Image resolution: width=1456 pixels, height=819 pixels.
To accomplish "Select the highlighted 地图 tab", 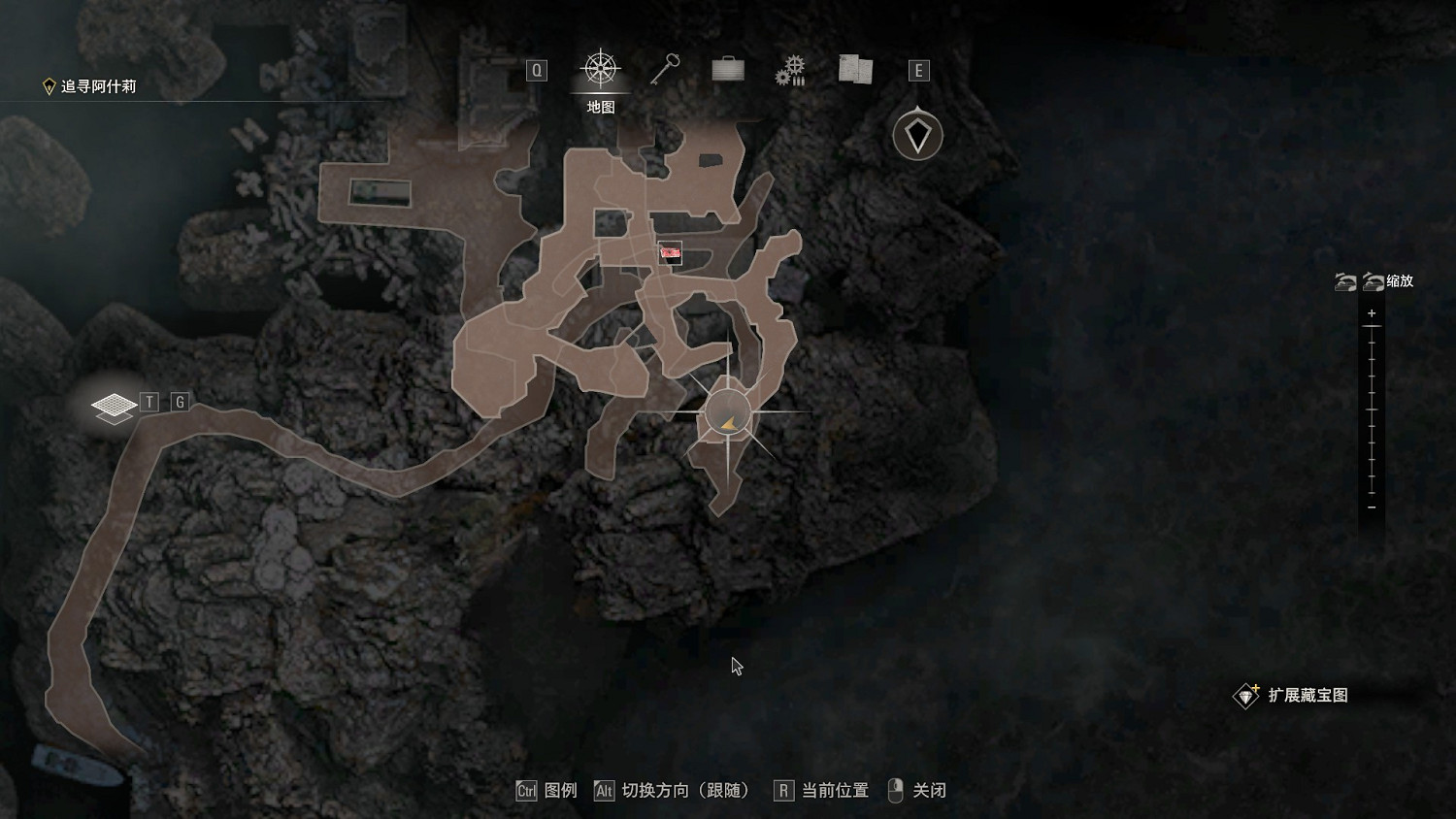I will pos(600,105).
